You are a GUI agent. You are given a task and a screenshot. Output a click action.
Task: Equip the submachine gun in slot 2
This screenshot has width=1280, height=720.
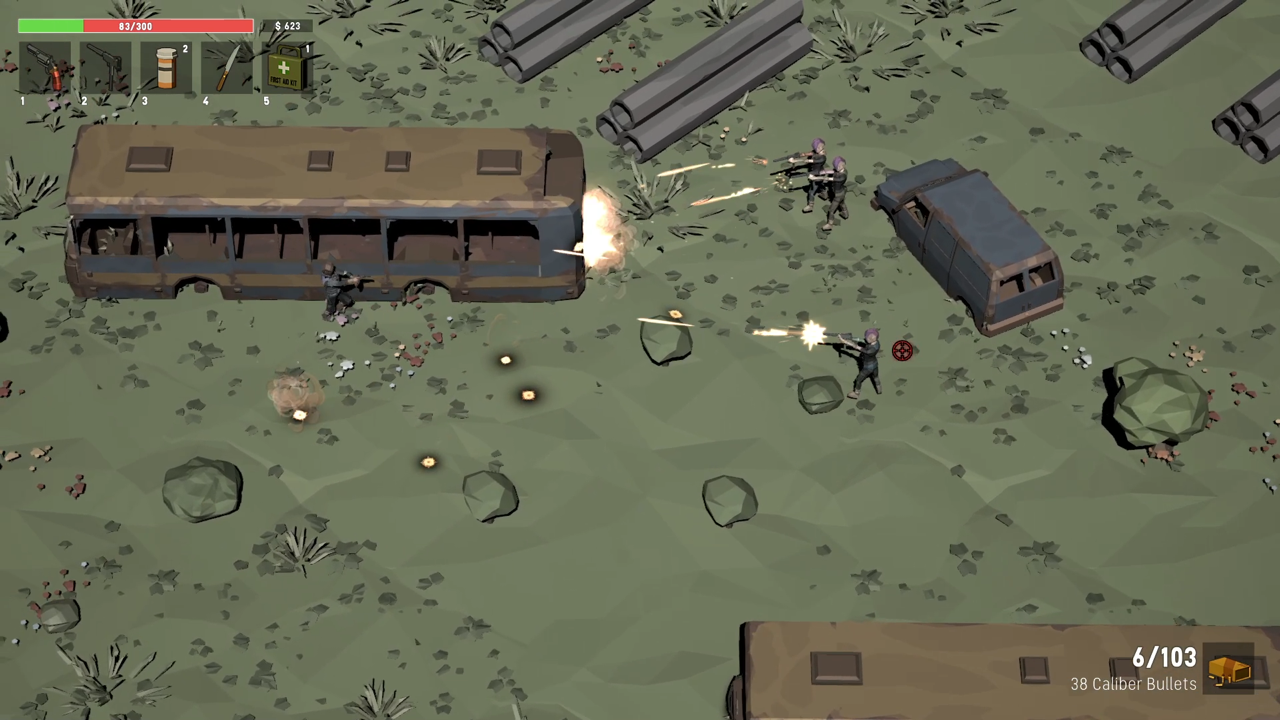pos(105,68)
